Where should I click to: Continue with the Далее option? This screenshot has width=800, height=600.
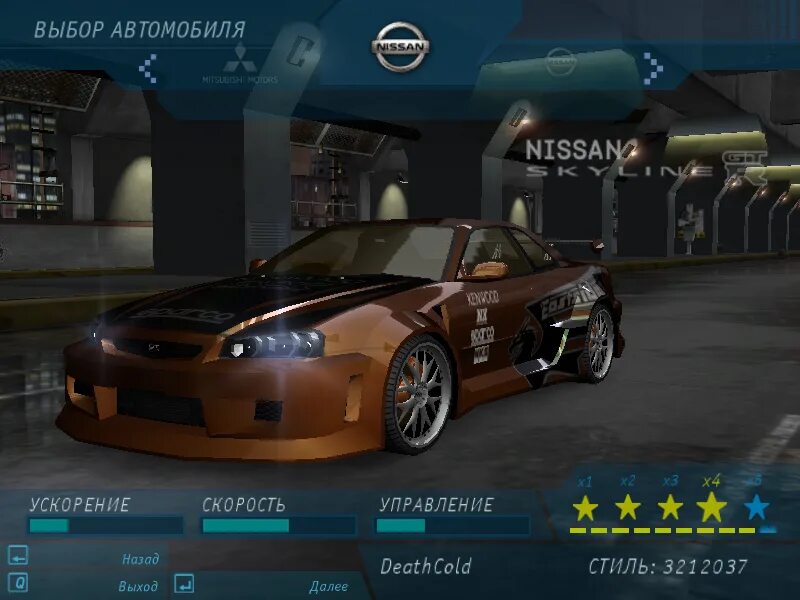click(328, 587)
